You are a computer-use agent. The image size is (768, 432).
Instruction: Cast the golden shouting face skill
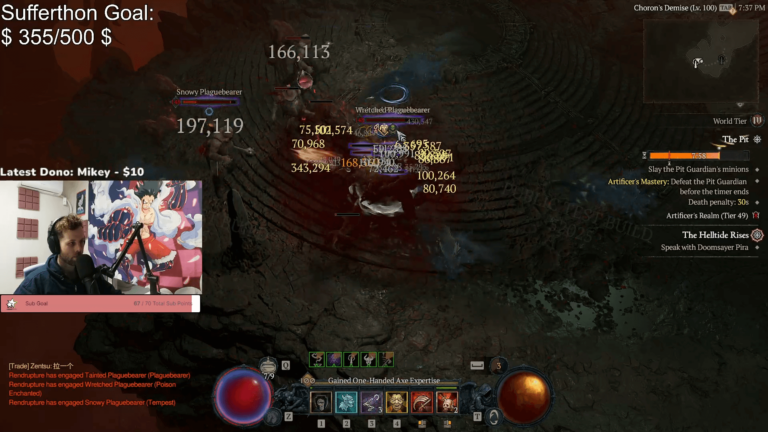[x=397, y=402]
